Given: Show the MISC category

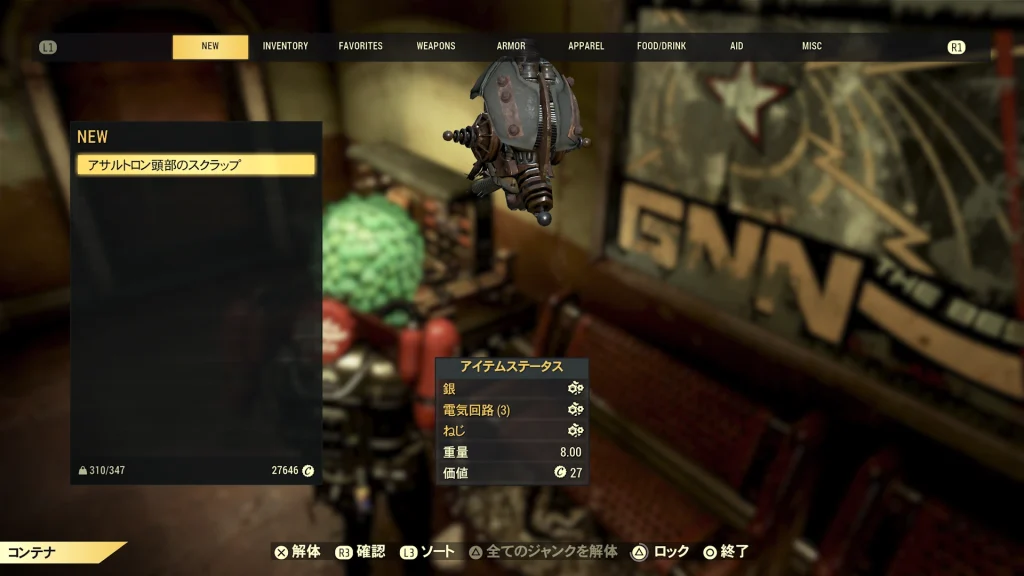Looking at the screenshot, I should [812, 46].
